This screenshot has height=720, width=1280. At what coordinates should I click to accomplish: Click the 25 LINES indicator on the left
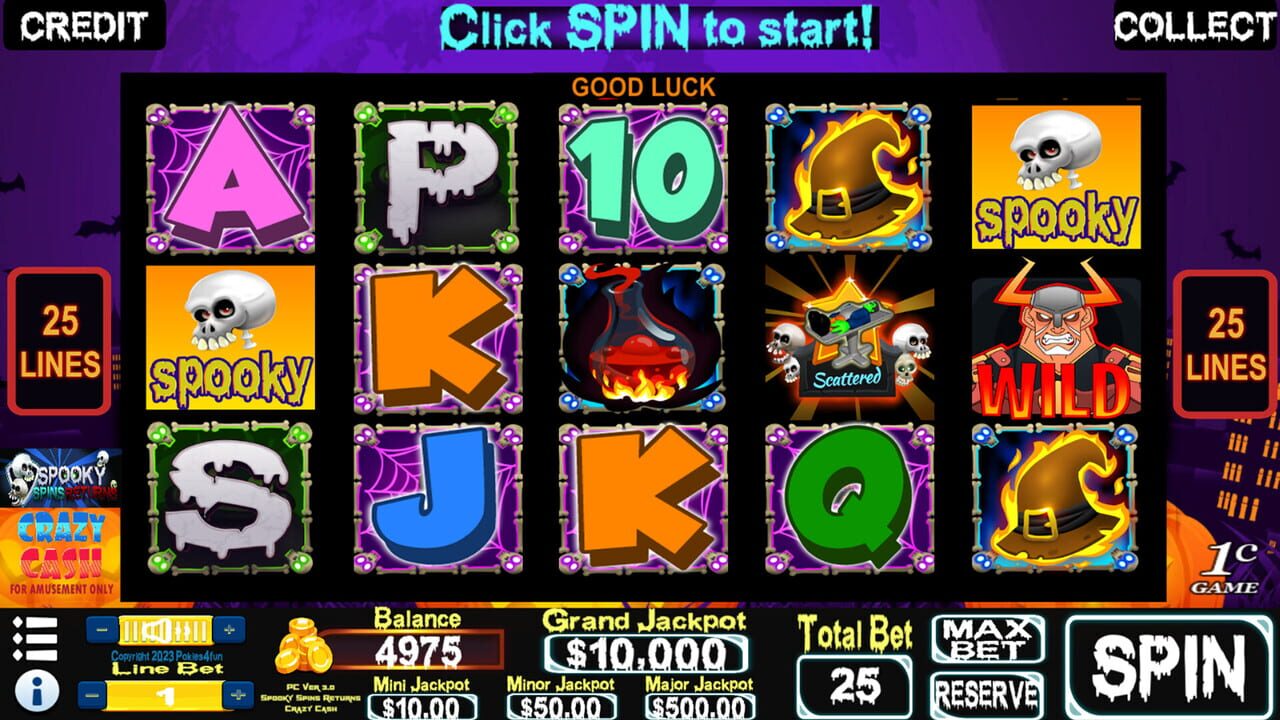[x=58, y=340]
